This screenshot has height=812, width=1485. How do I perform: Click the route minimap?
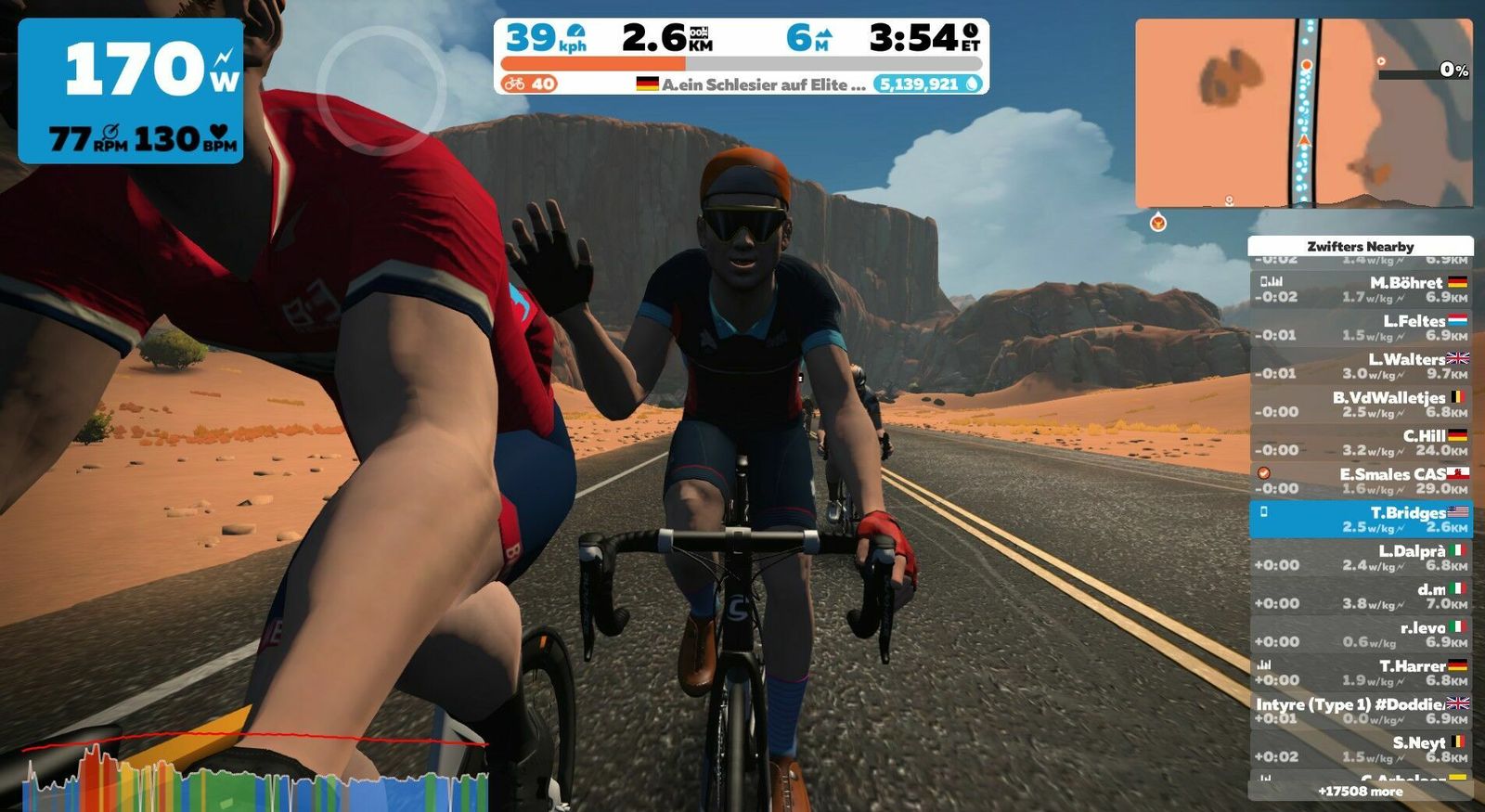[1303, 113]
